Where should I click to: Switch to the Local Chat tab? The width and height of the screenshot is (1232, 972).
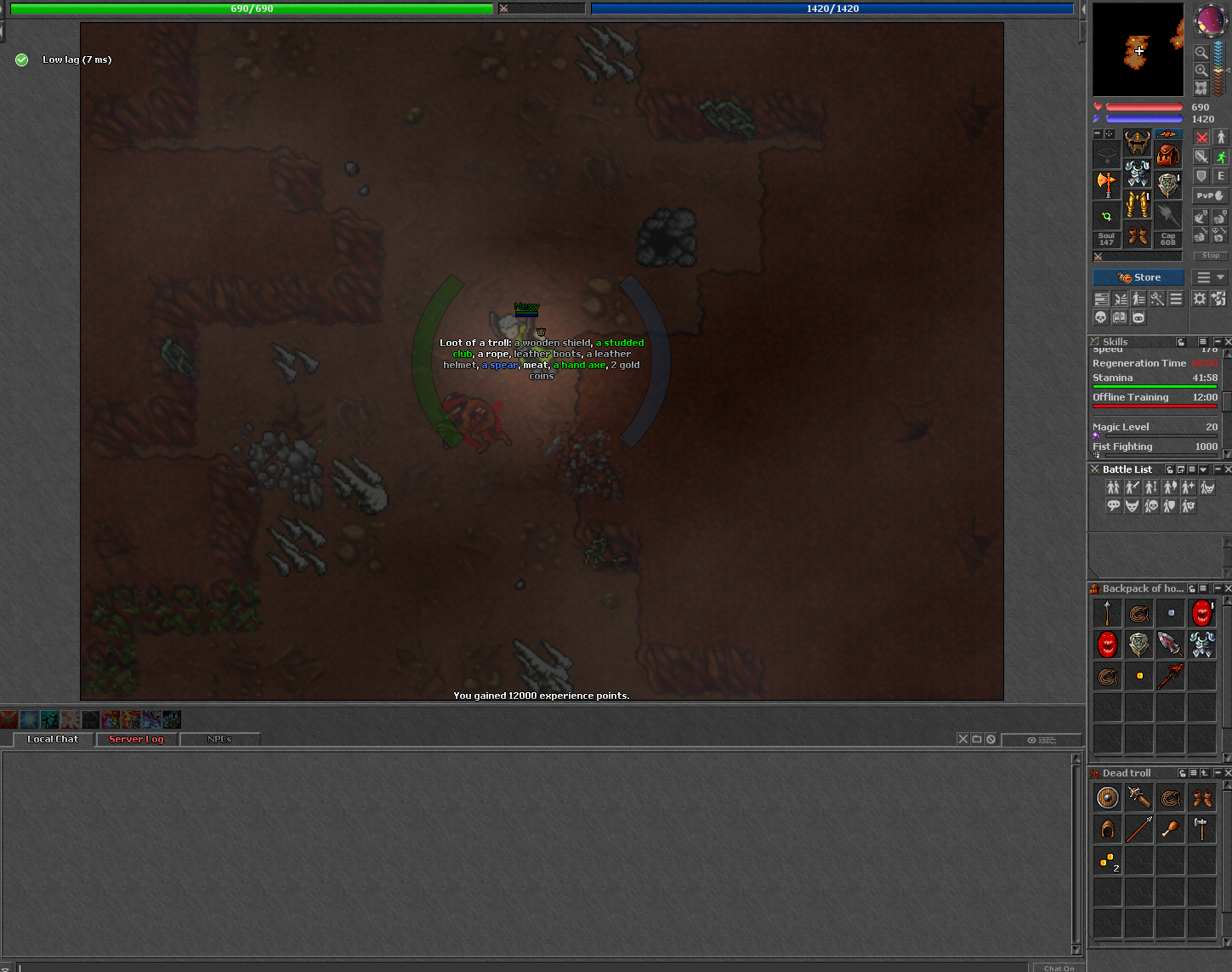(53, 739)
